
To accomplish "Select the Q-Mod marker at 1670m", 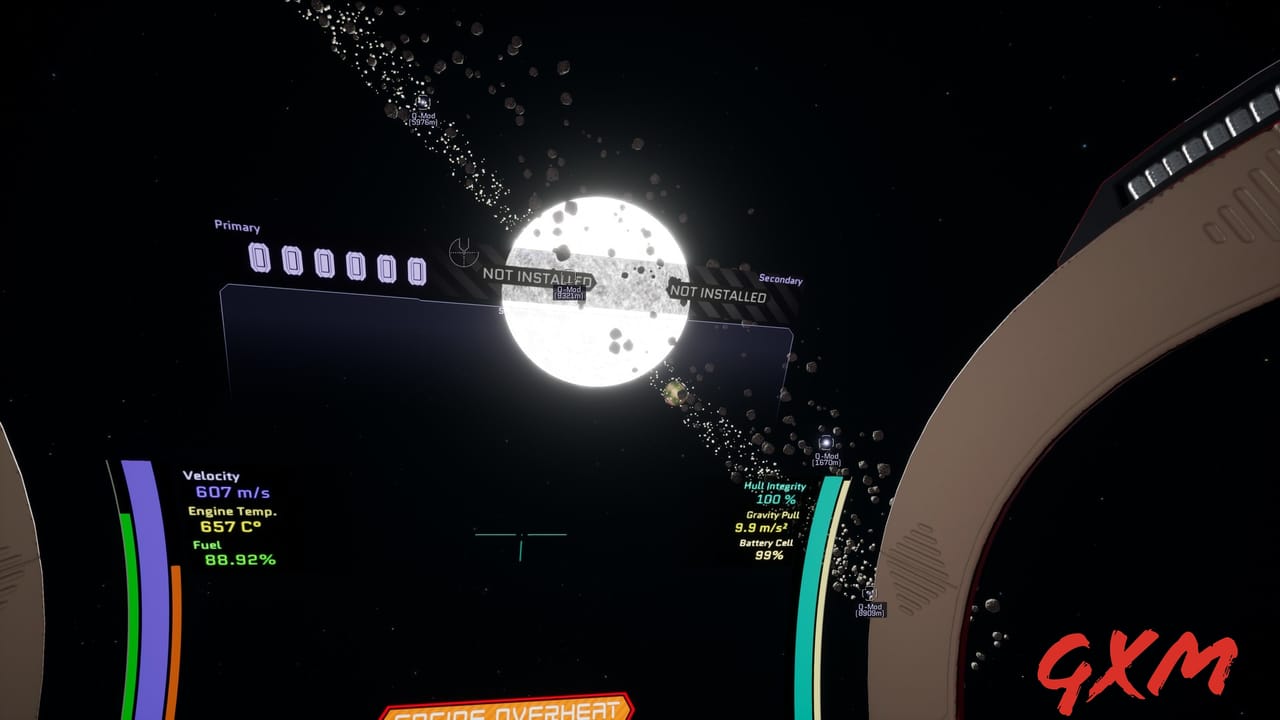I will [825, 452].
